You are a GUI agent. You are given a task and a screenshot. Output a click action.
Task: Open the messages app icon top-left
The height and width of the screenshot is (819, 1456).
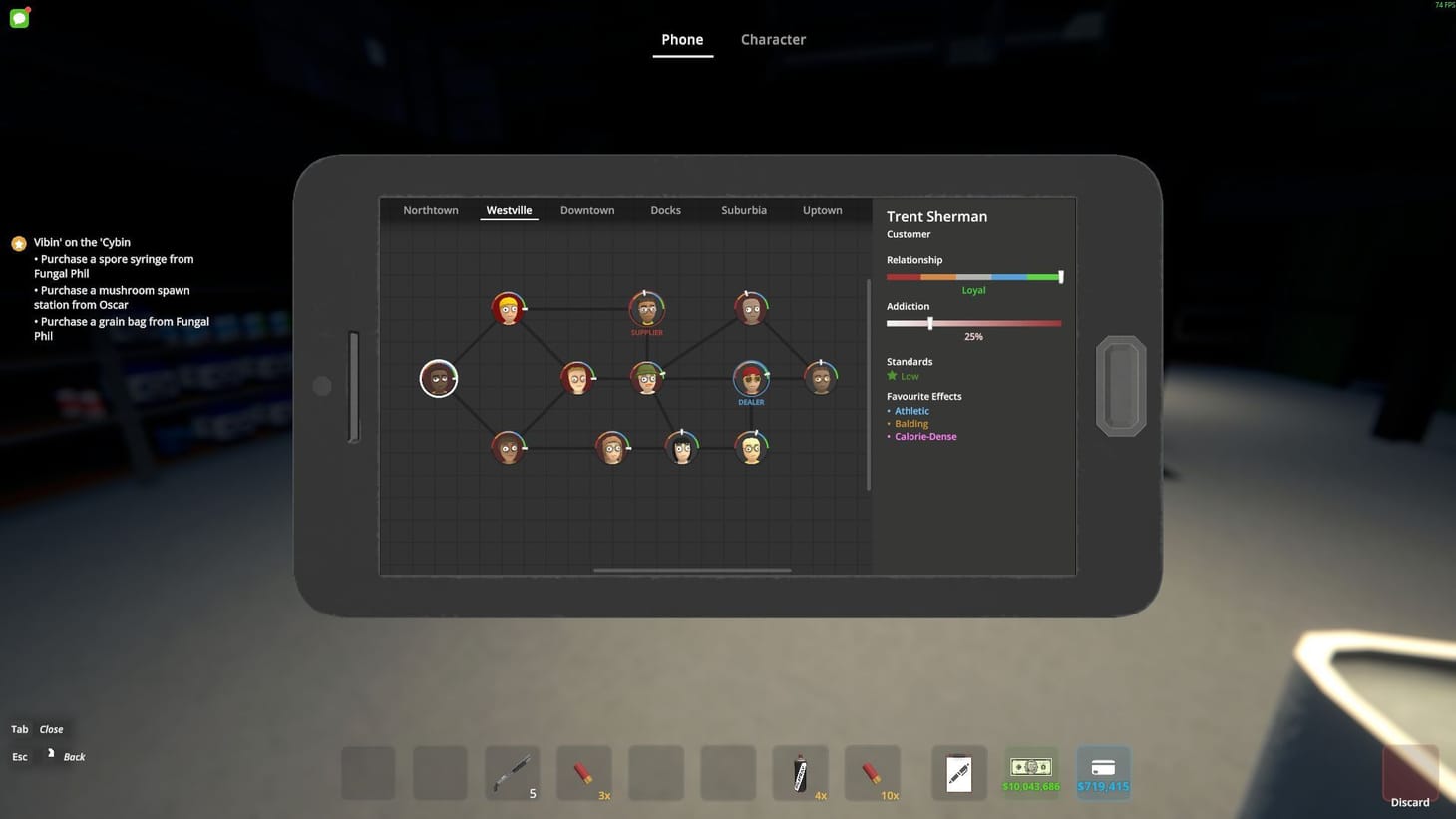click(x=18, y=17)
